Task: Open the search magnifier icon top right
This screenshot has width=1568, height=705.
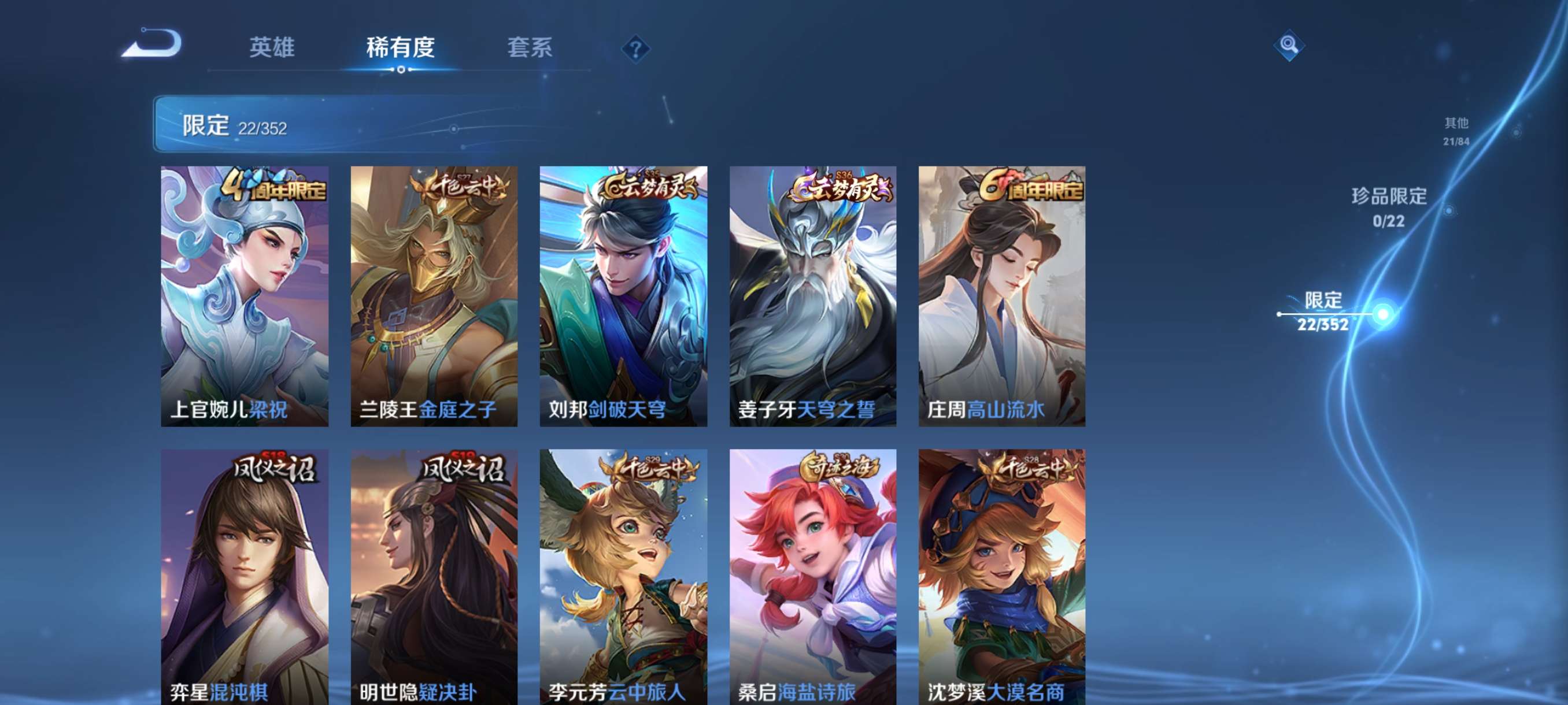Action: pos(1289,44)
